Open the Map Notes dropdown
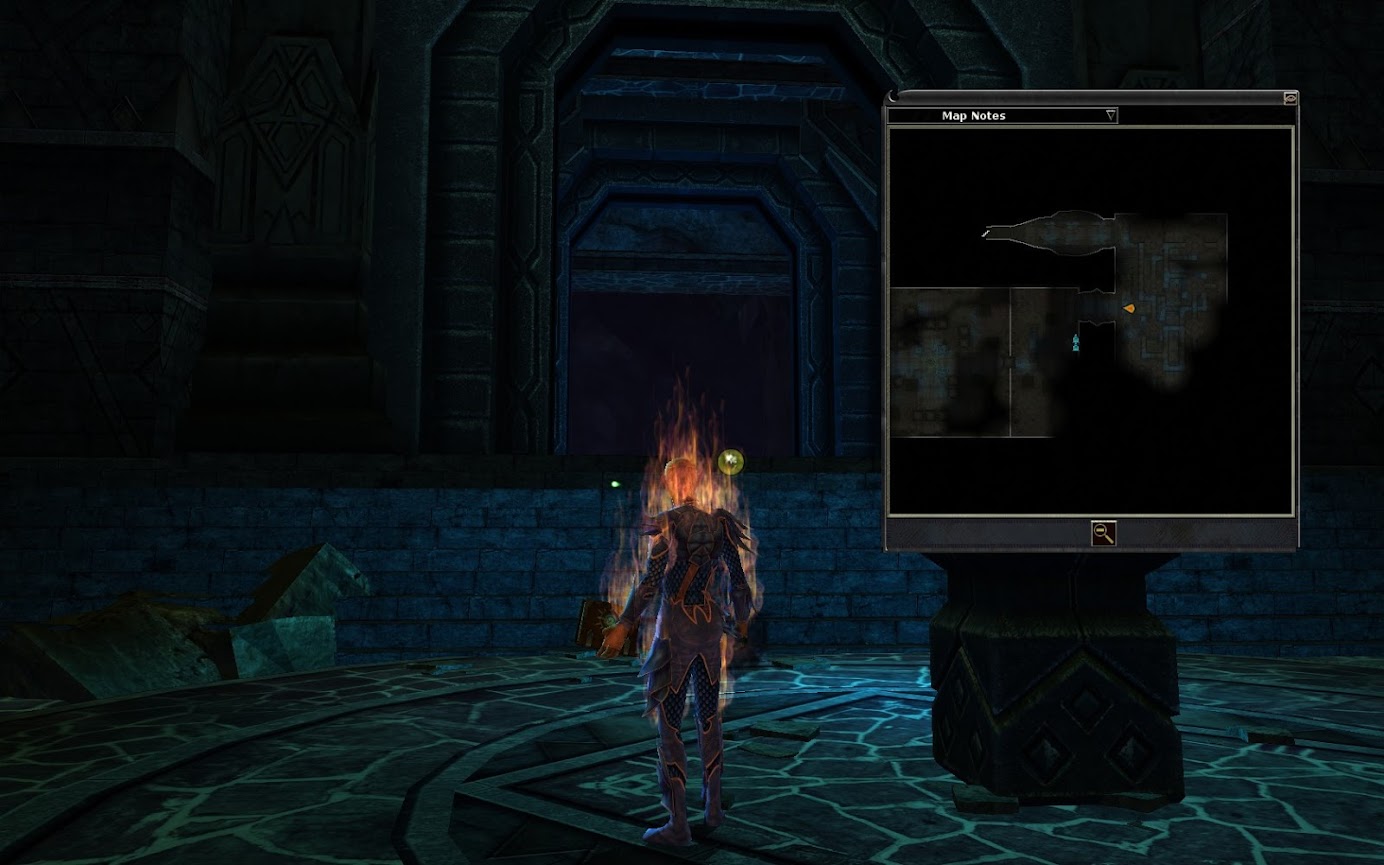The image size is (1384, 865). click(x=1110, y=116)
